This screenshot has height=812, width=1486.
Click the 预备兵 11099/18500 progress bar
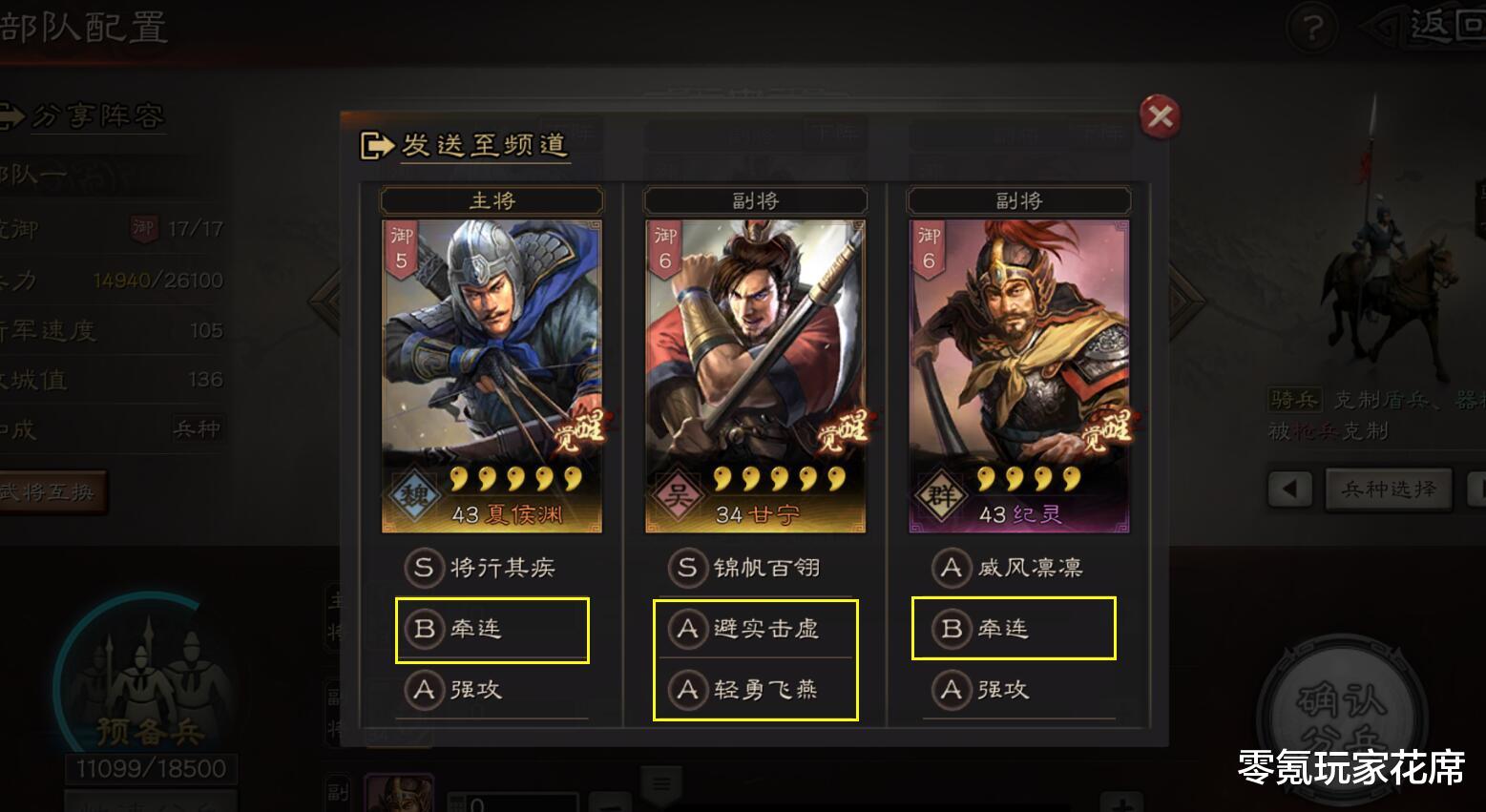(149, 766)
